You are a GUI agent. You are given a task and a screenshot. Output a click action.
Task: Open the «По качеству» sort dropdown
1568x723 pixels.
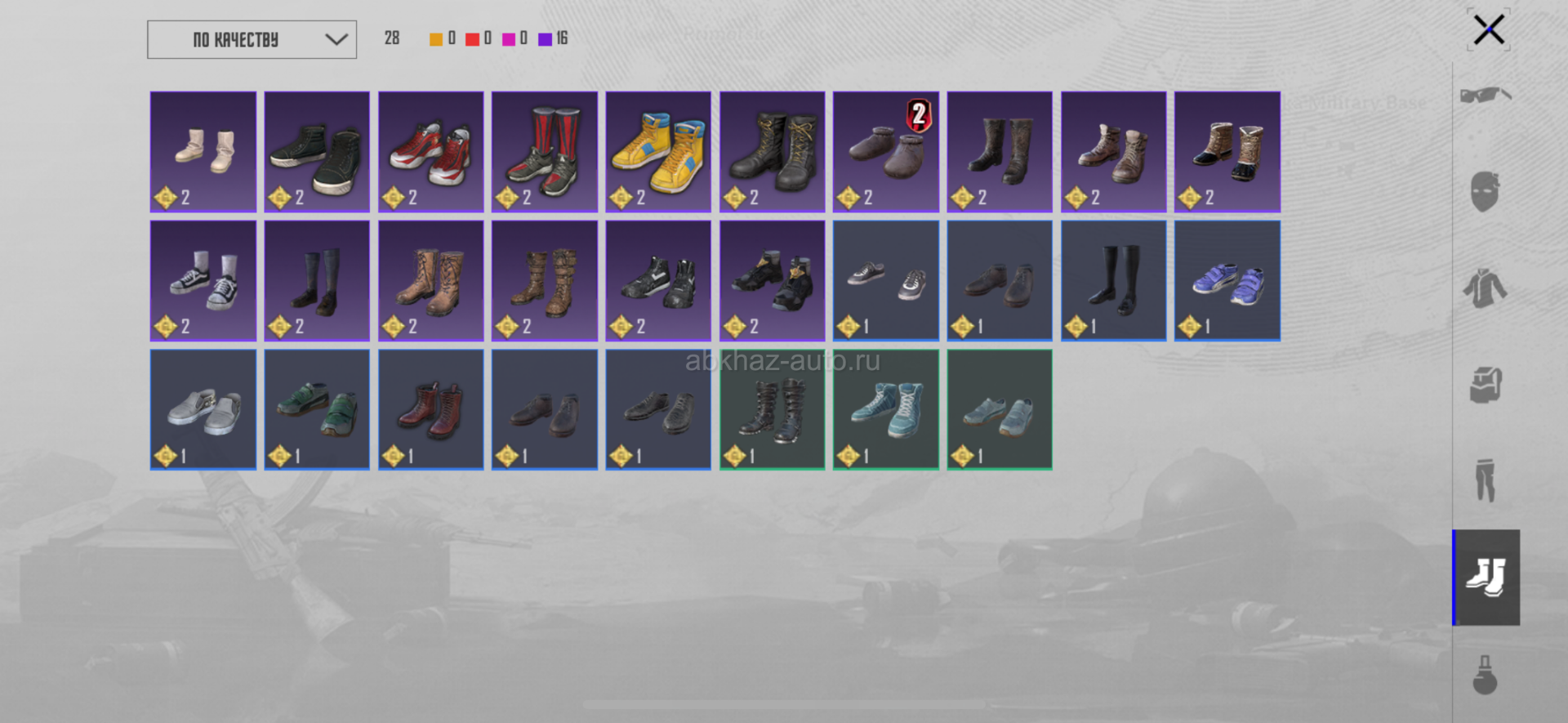[x=252, y=39]
